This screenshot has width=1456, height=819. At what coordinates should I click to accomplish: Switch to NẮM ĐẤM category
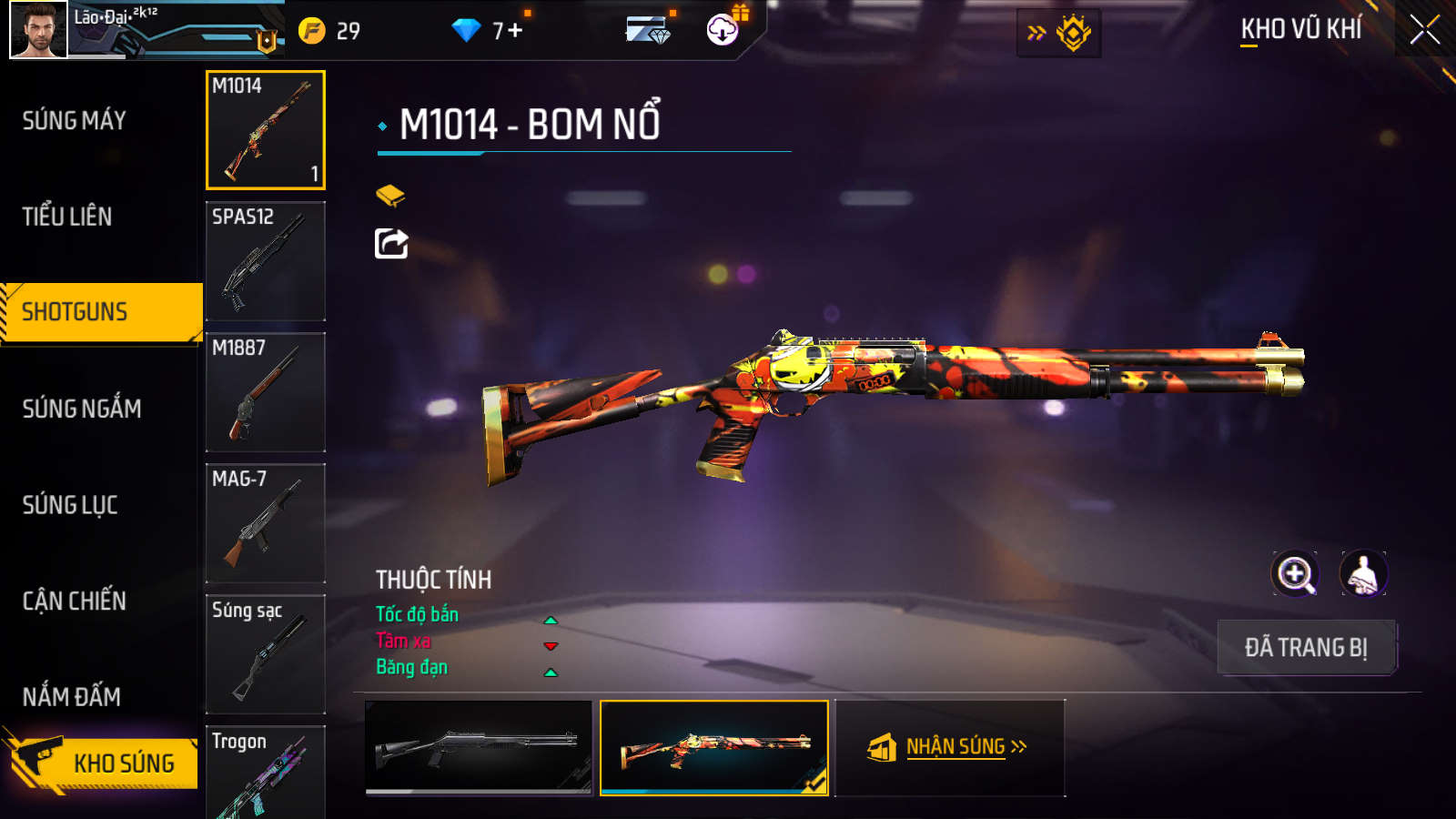tap(72, 697)
